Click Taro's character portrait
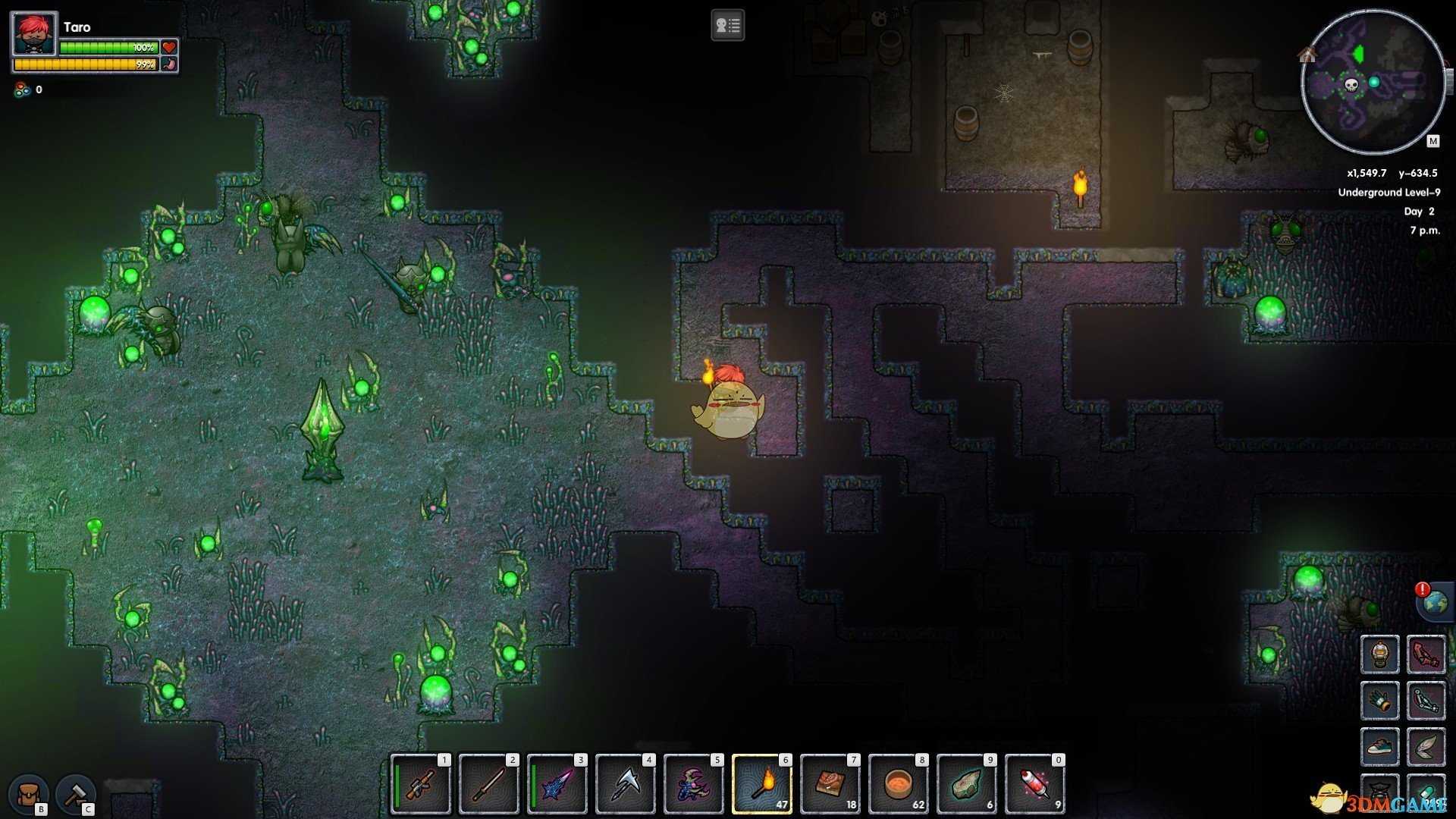 pyautogui.click(x=34, y=34)
